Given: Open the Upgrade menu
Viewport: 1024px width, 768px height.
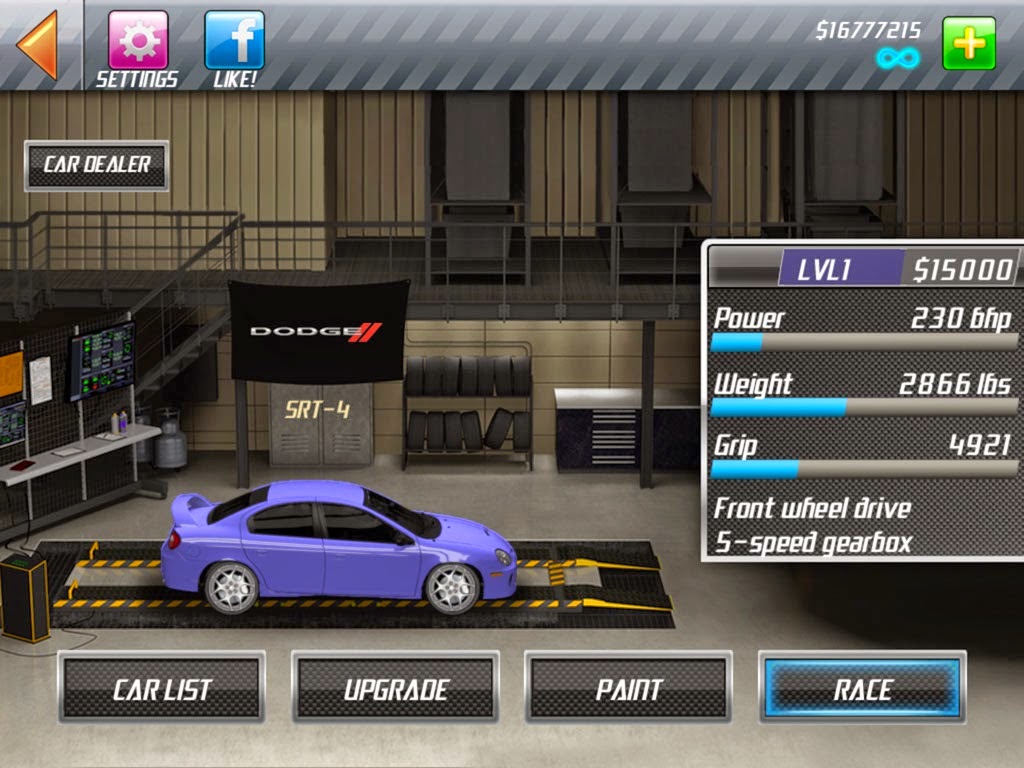Looking at the screenshot, I should (x=395, y=688).
